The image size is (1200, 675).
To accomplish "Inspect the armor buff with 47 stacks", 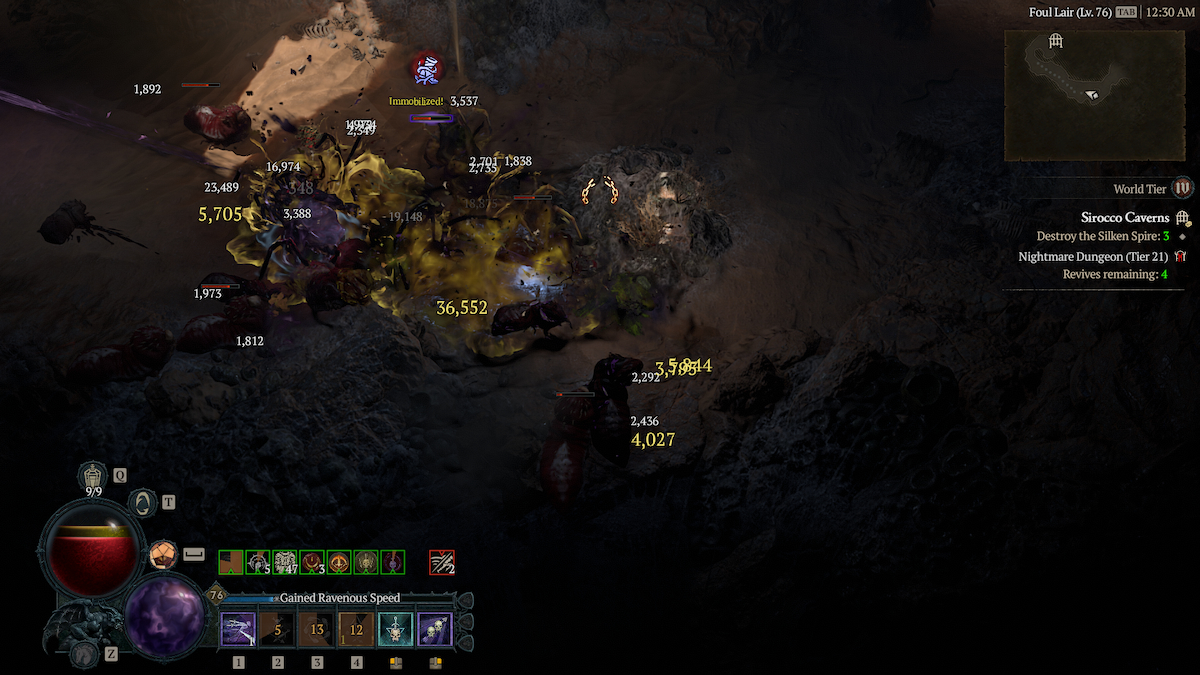I will click(x=285, y=563).
